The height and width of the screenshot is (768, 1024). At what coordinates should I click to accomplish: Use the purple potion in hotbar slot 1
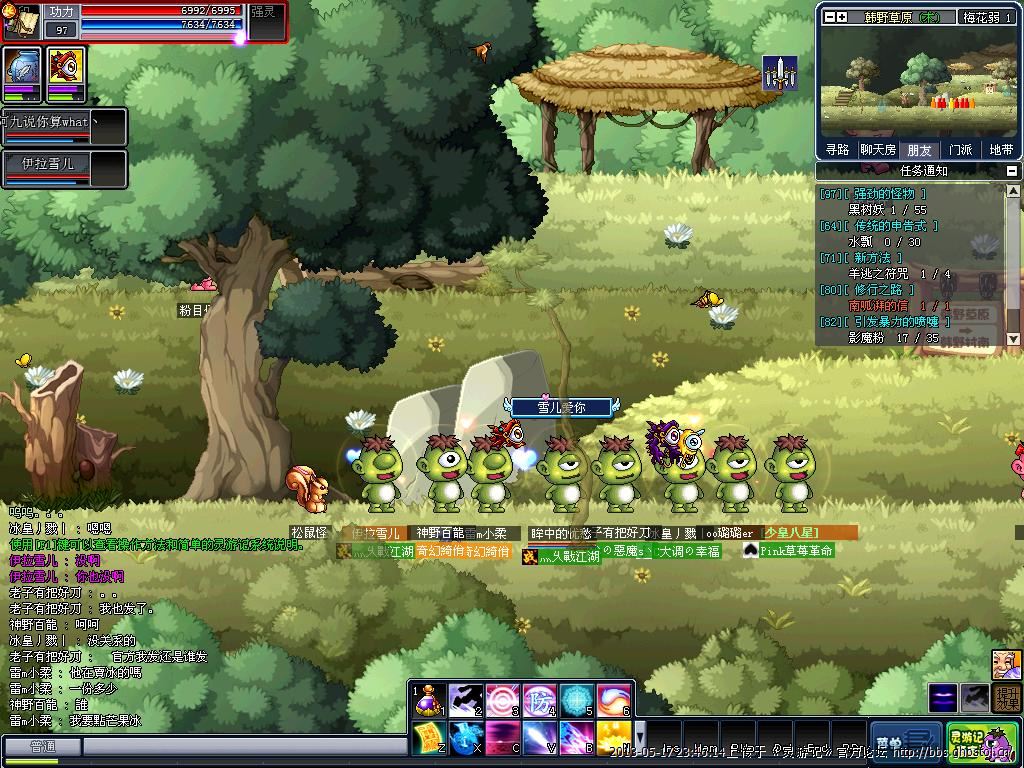click(x=430, y=700)
